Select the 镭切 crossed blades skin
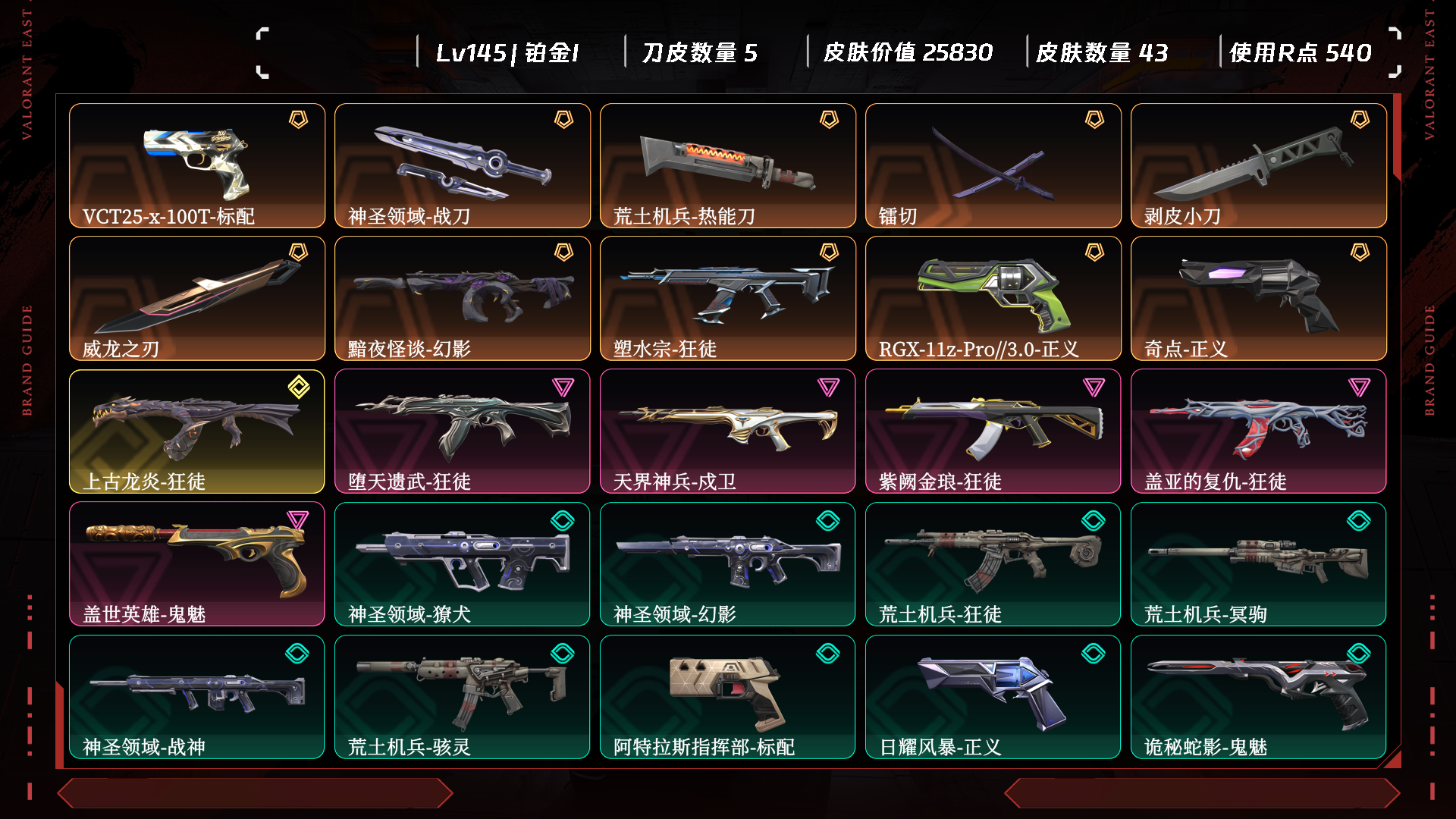This screenshot has height=819, width=1456. [x=993, y=165]
